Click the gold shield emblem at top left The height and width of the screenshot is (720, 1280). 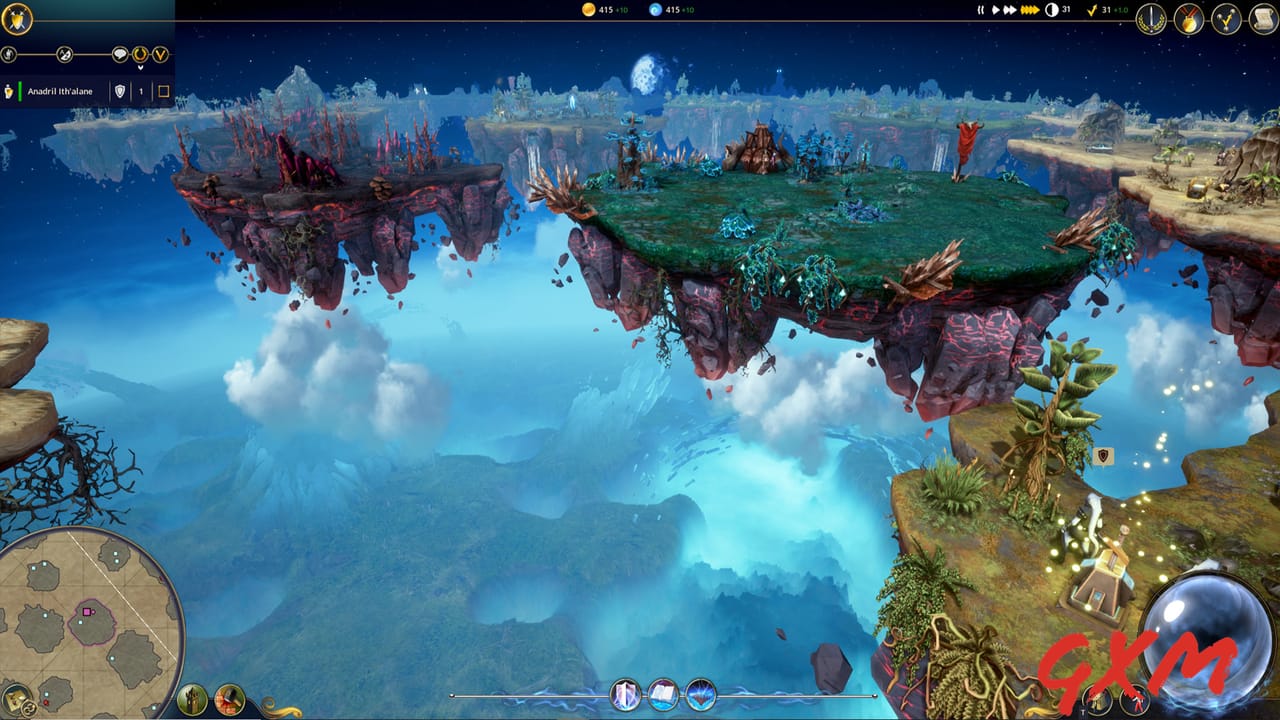17,18
